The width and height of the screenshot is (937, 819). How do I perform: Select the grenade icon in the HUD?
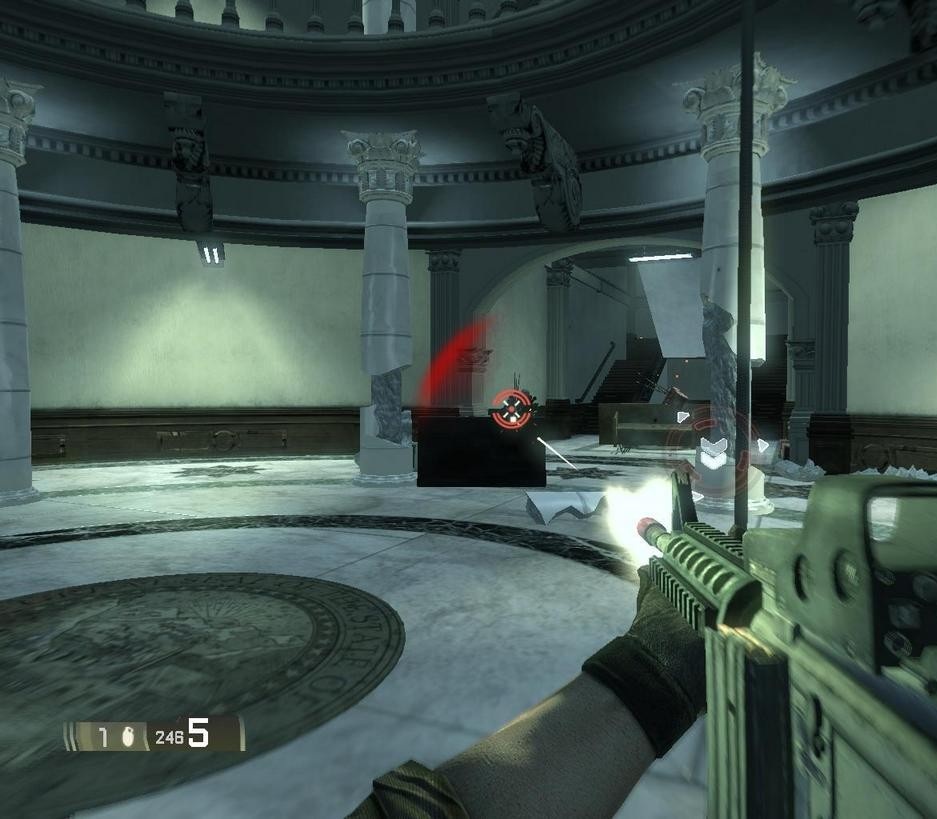tap(127, 737)
